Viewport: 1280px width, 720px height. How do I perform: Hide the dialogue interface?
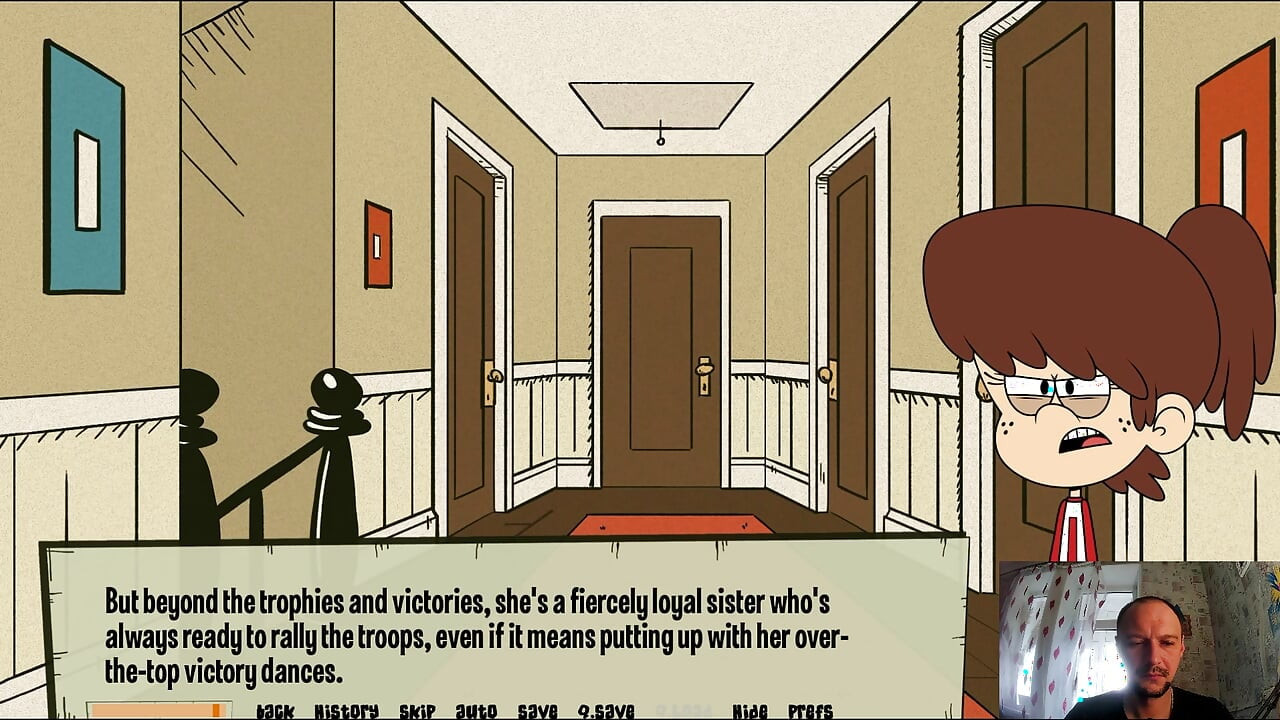point(749,710)
